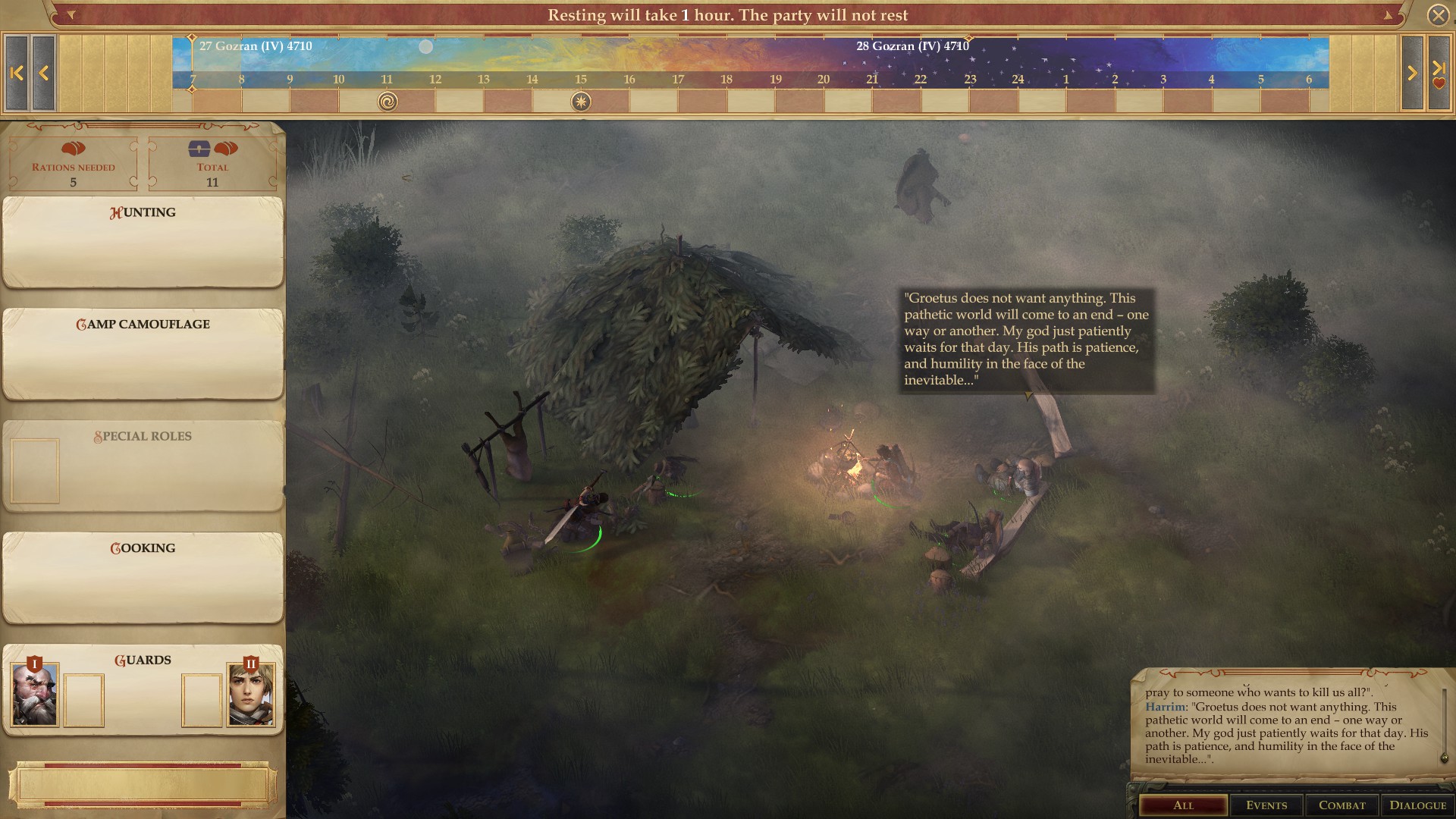Increase rest time with single right arrow
1456x819 pixels.
coord(1412,74)
